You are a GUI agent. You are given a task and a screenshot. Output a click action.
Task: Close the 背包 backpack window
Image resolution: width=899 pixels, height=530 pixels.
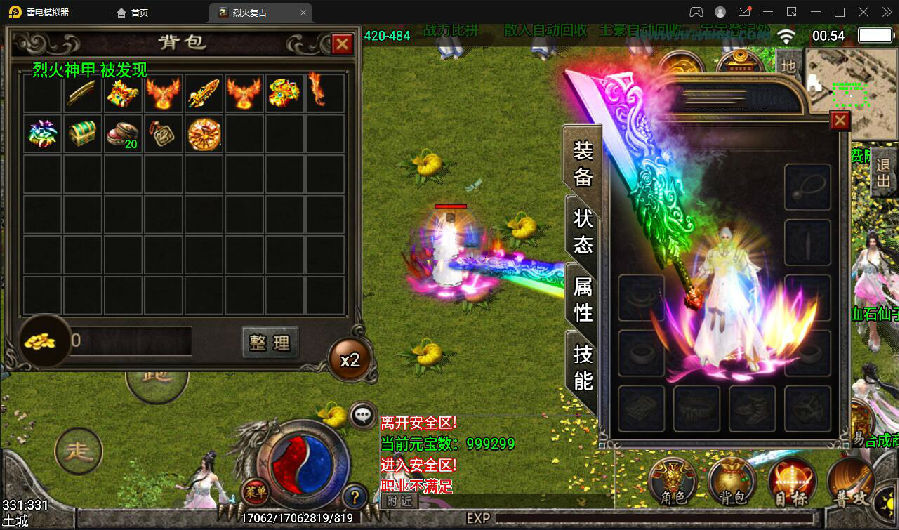point(342,44)
